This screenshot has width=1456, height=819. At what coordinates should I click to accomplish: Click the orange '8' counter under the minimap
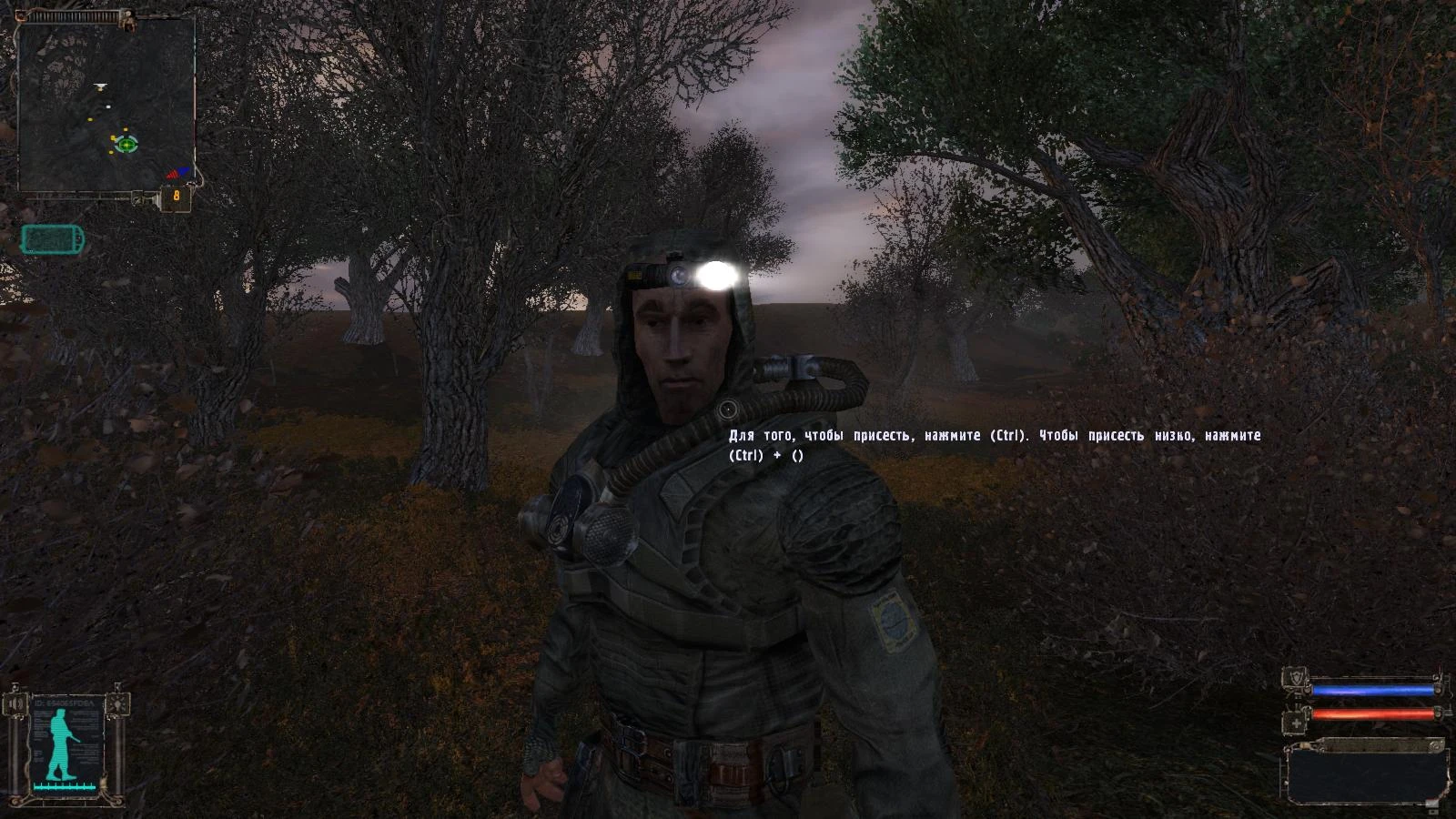click(x=176, y=194)
